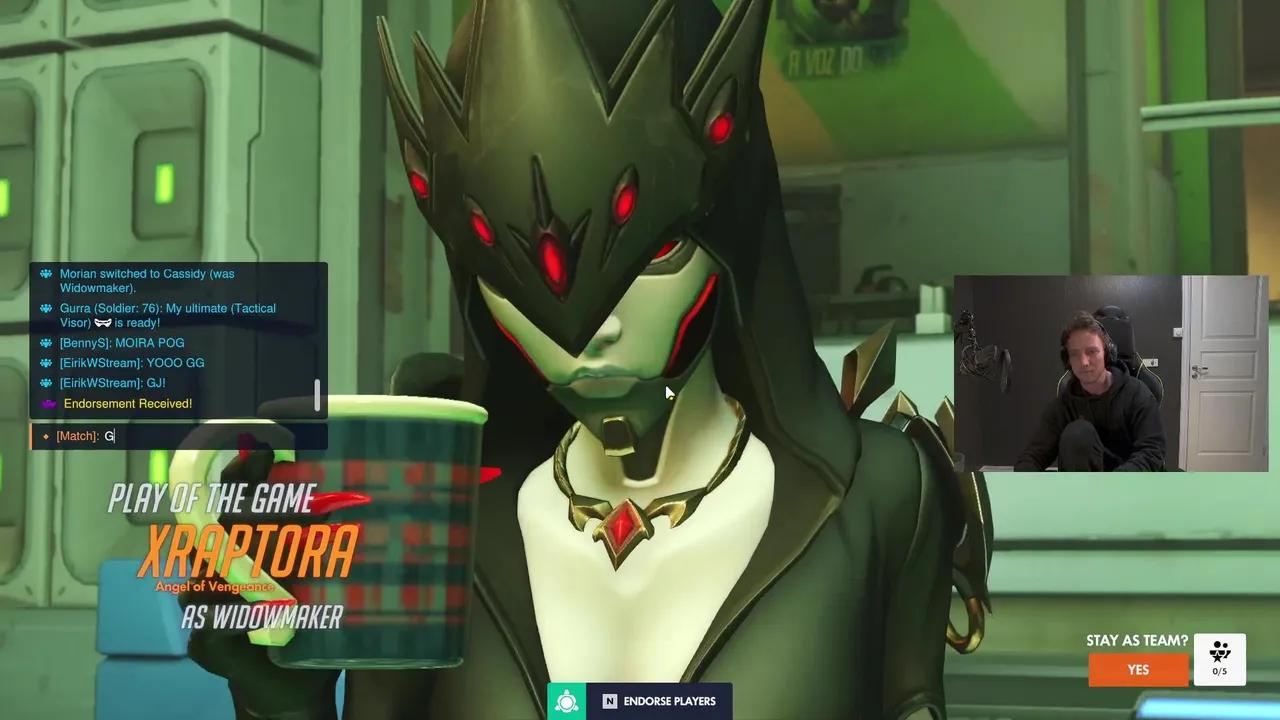
Task: Click inside the Match chat input field
Action: click(x=170, y=436)
